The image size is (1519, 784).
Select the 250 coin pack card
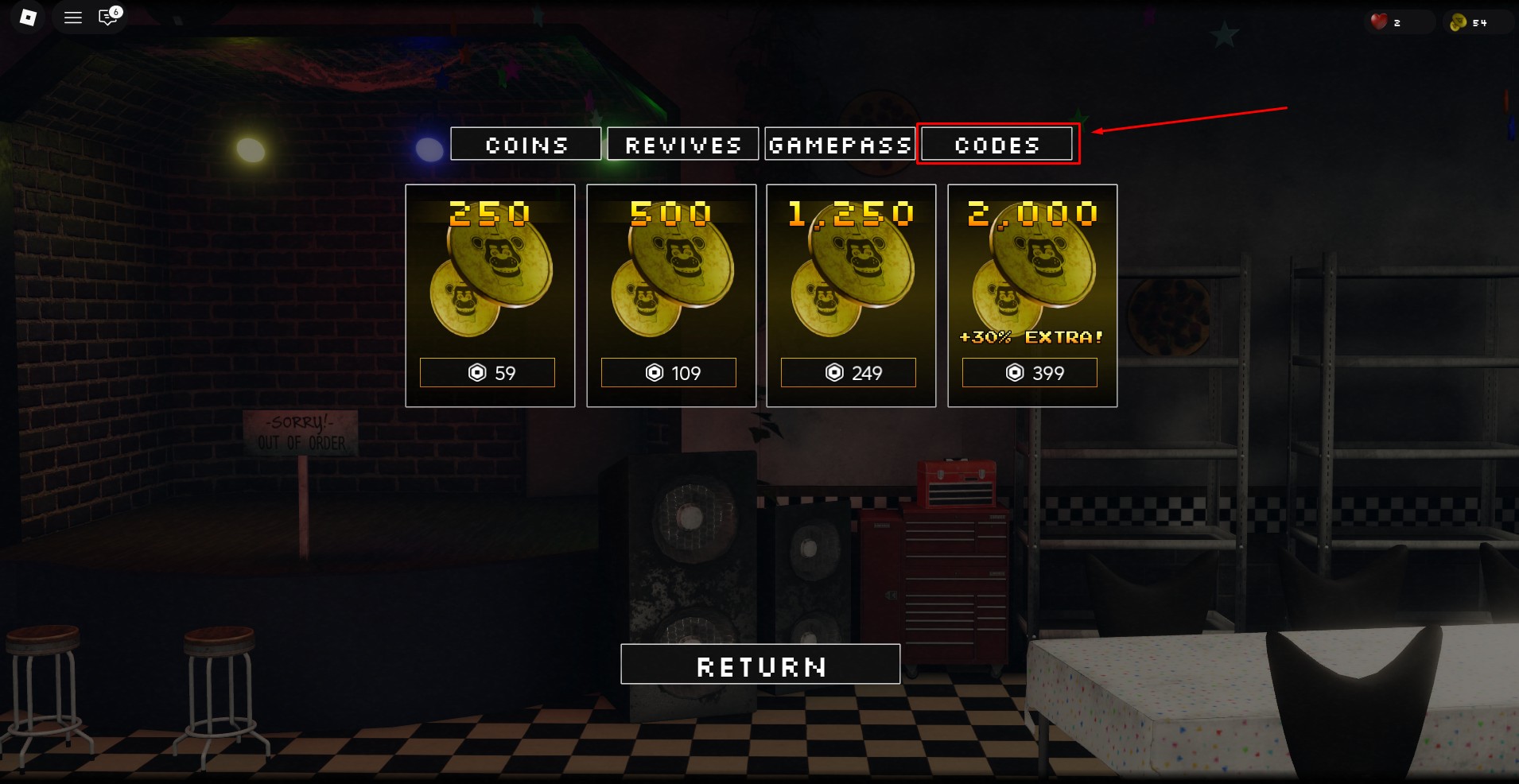490,295
